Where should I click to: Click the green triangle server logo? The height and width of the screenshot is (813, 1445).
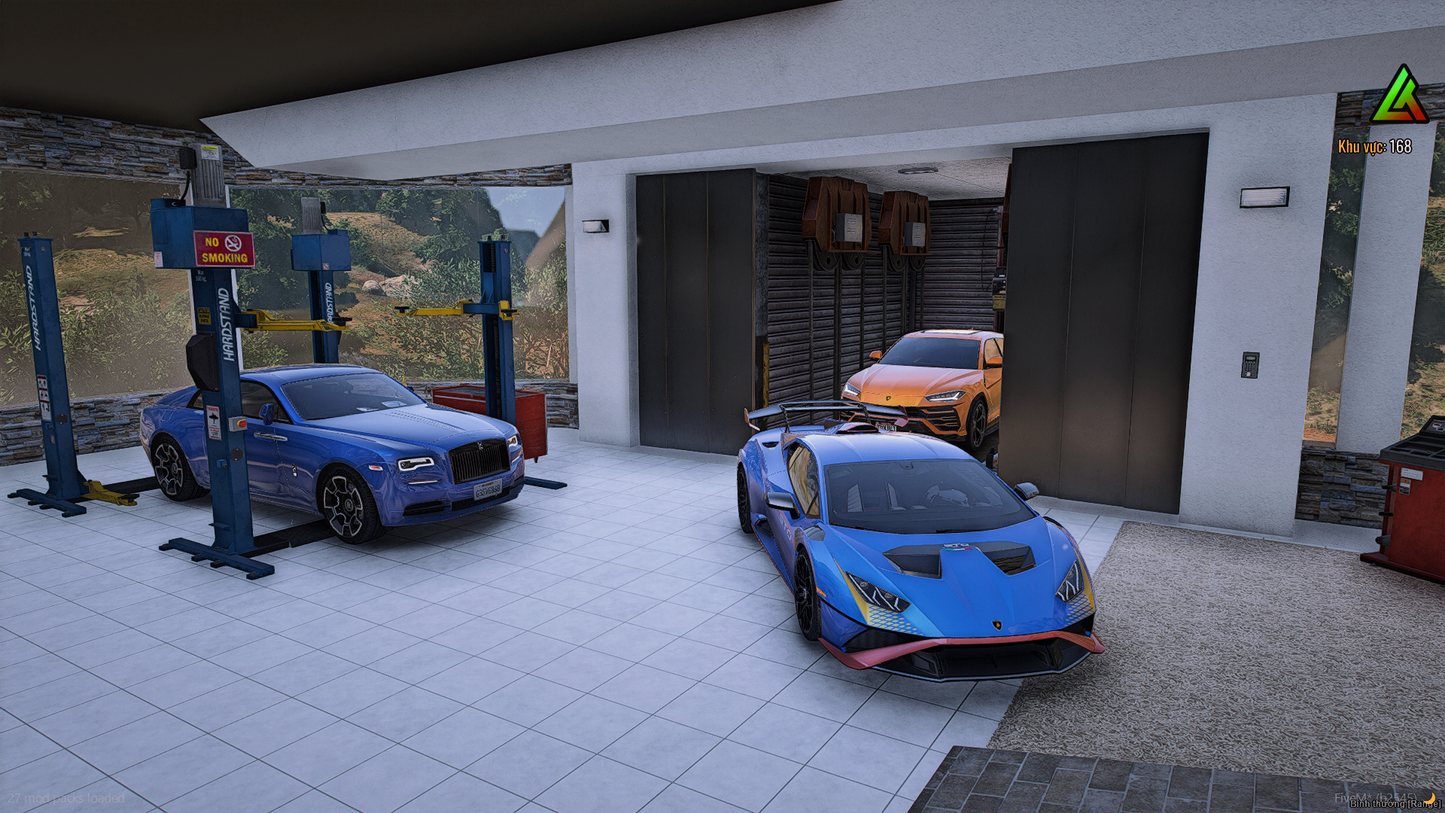click(x=1399, y=97)
